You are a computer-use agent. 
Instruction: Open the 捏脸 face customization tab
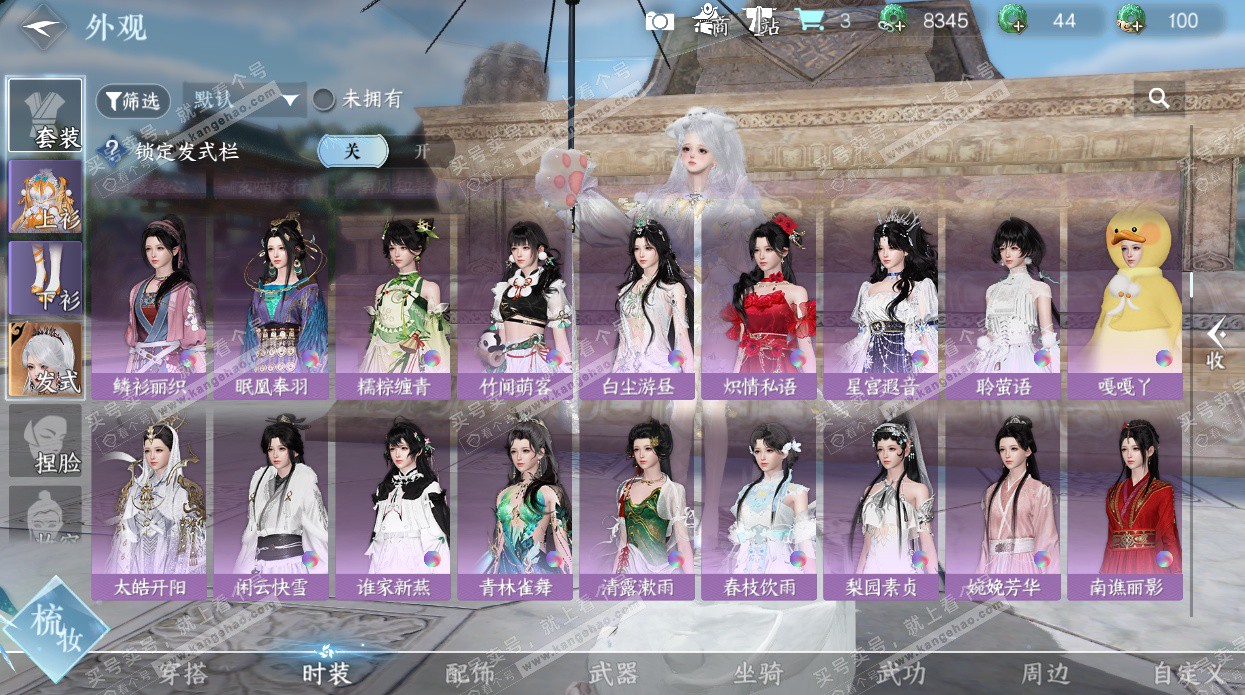click(x=46, y=440)
